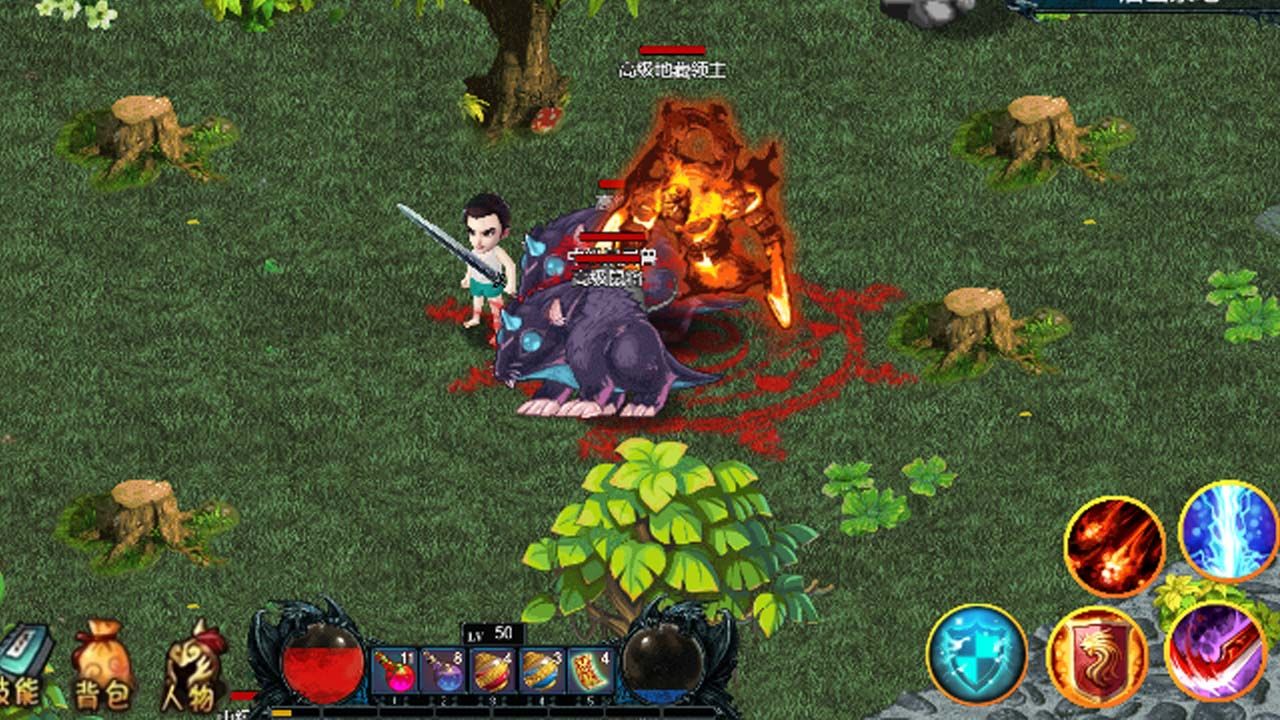This screenshot has width=1280, height=720.
Task: Select the gold and blue orb slot
Action: tap(541, 671)
